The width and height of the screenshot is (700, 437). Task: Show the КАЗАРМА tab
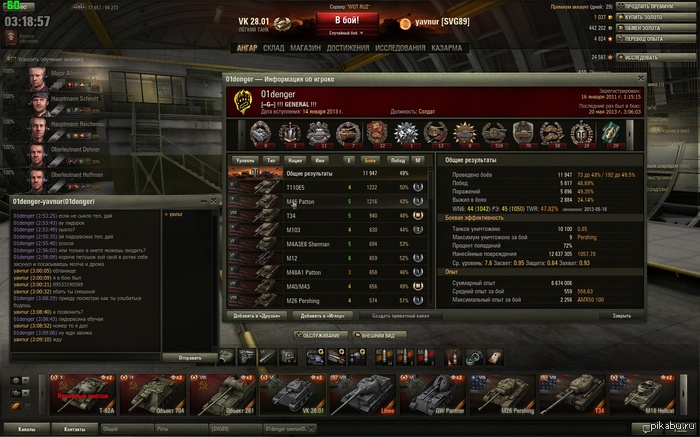446,47
